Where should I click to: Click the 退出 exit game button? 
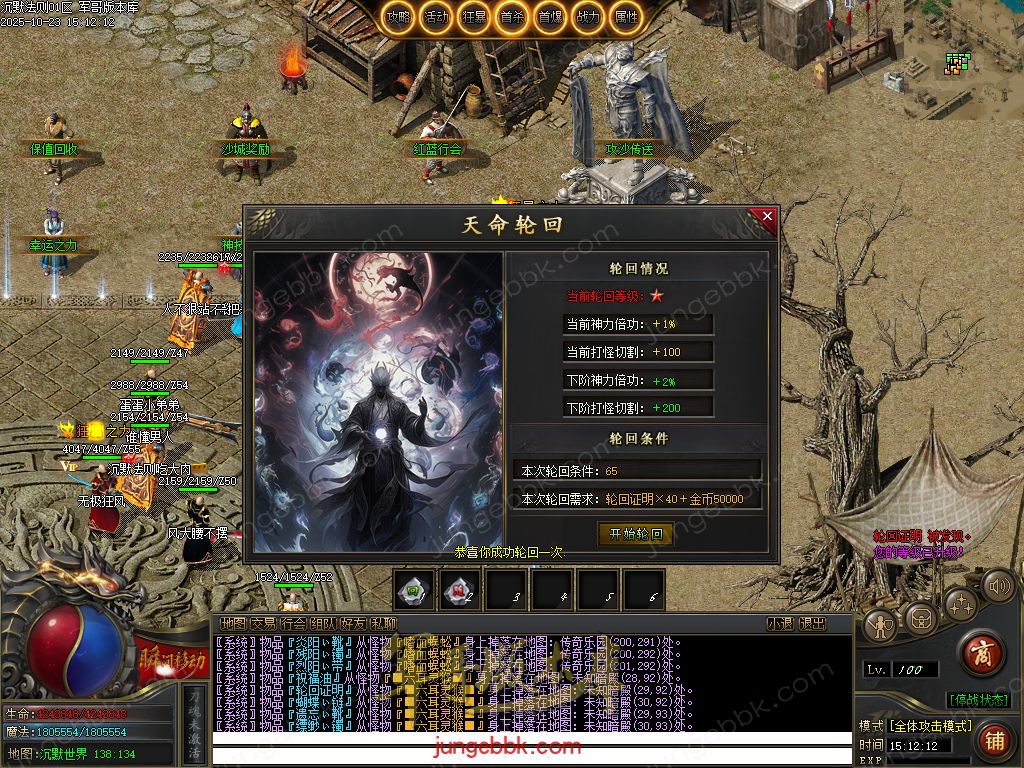click(812, 624)
